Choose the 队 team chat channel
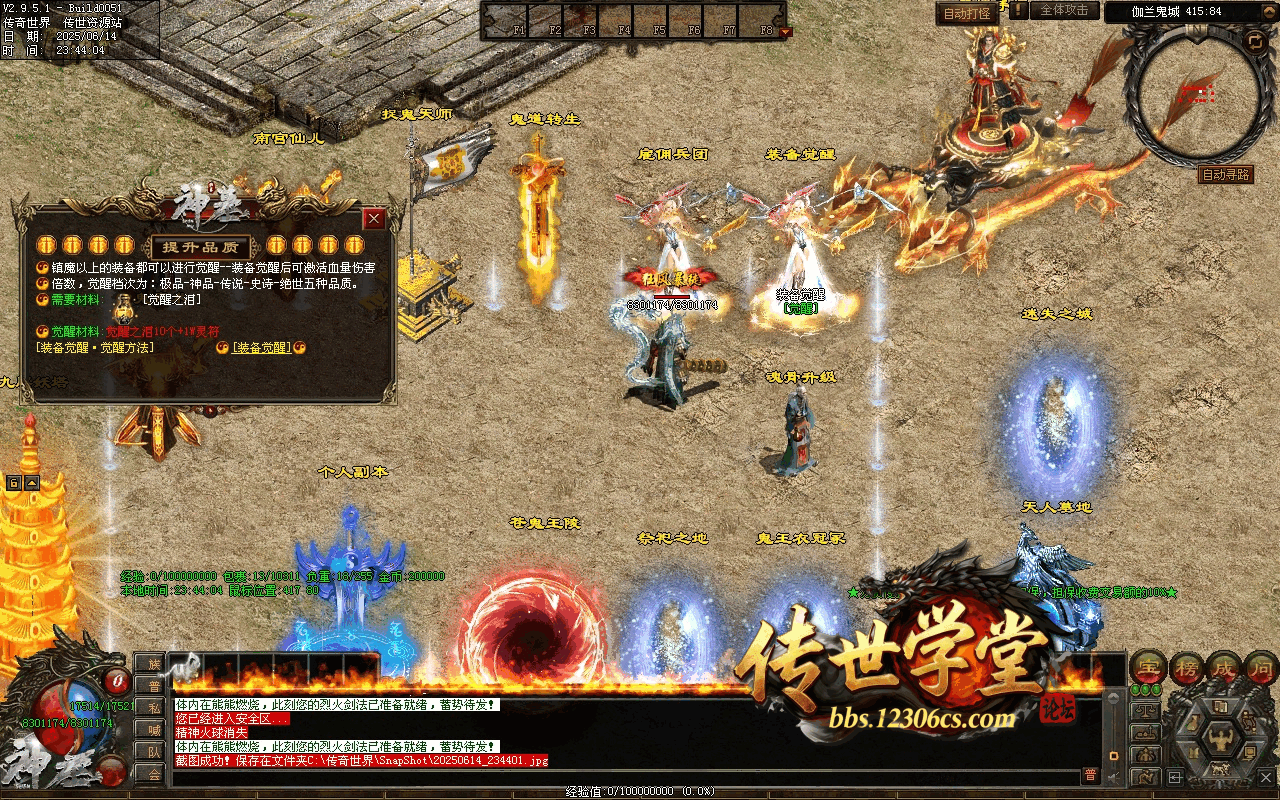This screenshot has width=1280, height=800. (150, 752)
